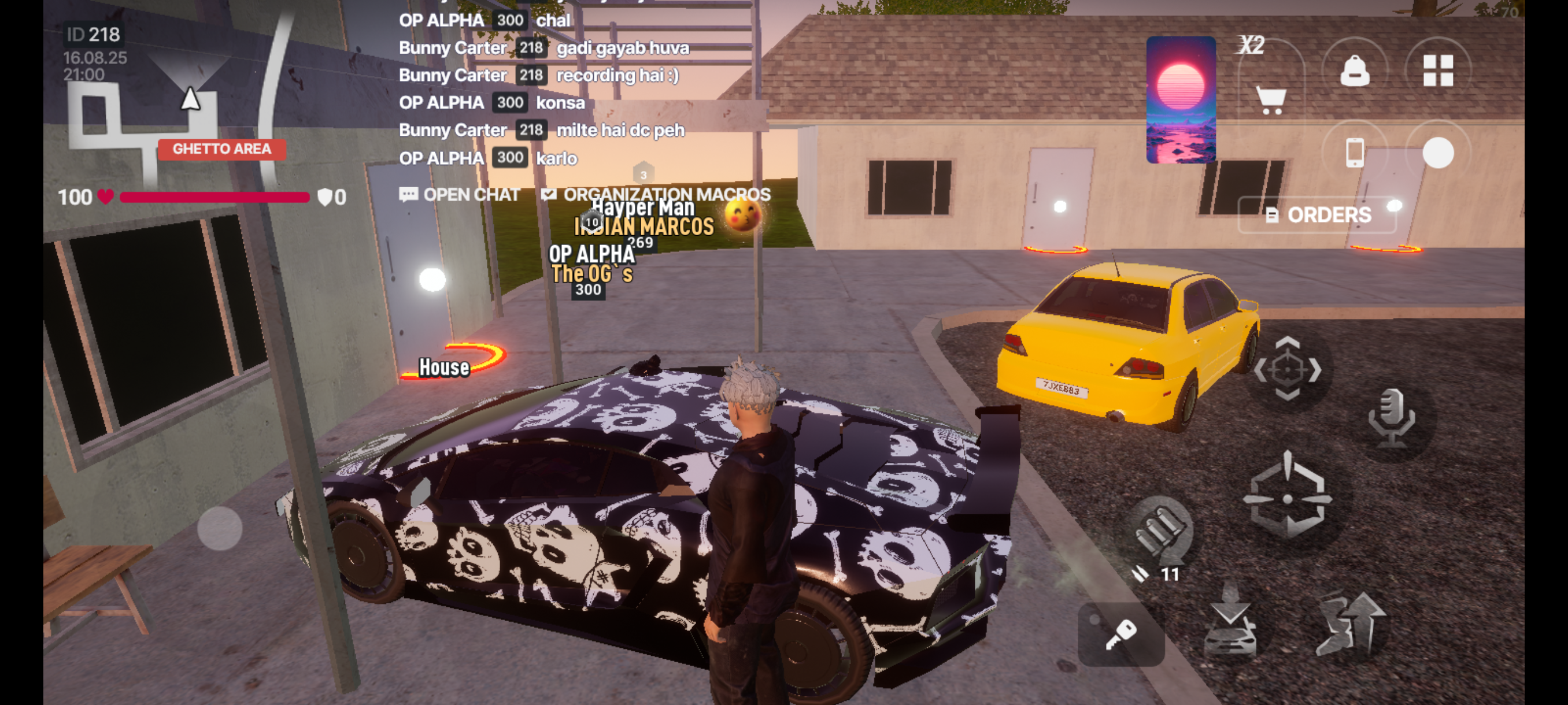
Task: Open the four-square grid menu
Action: [x=1438, y=70]
